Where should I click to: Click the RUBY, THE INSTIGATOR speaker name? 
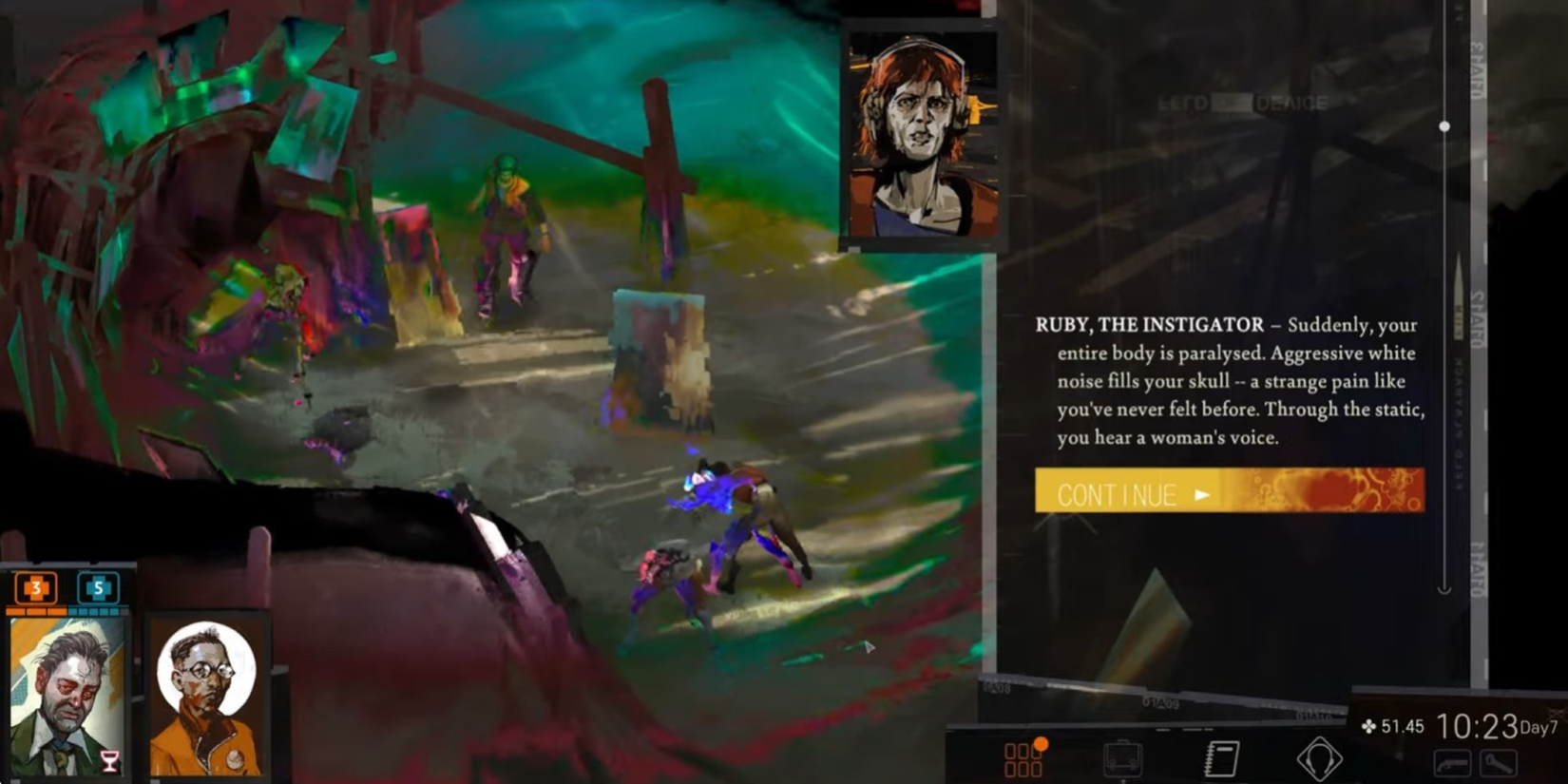(1149, 324)
